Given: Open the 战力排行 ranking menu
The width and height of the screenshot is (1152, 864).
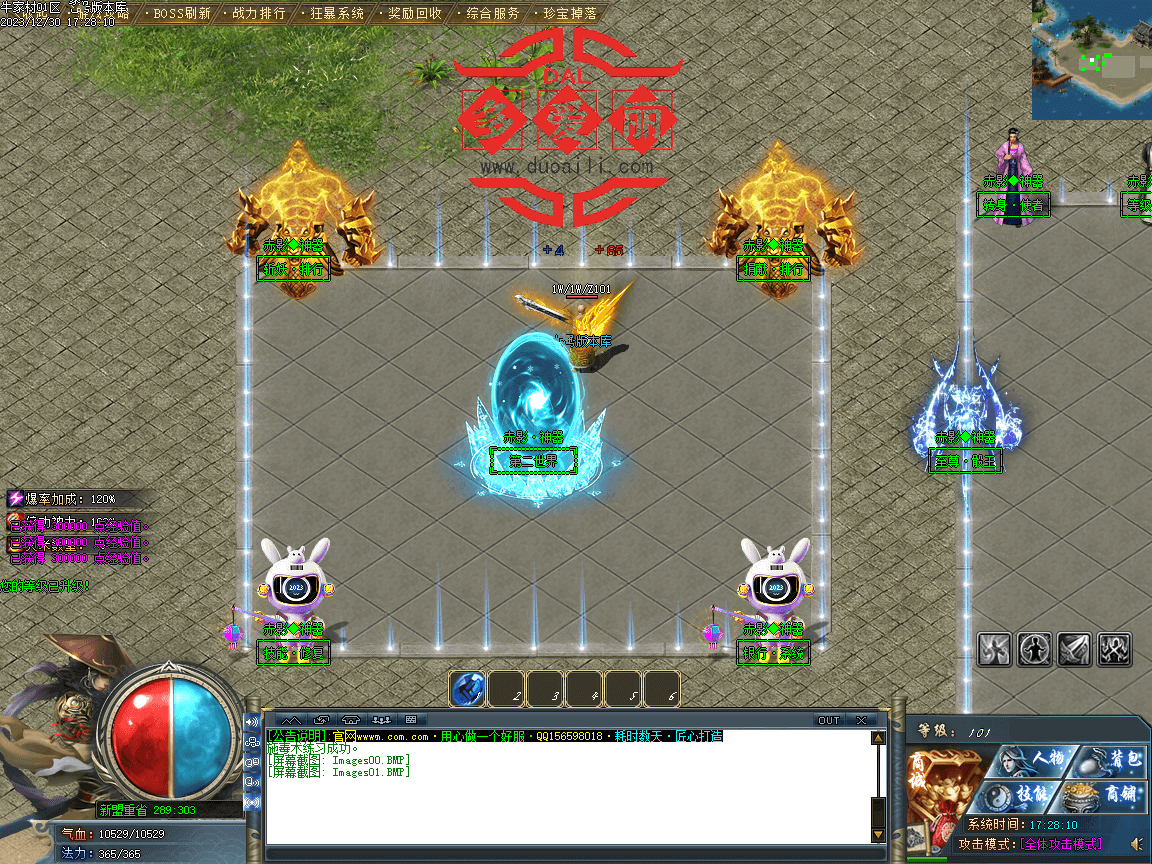Looking at the screenshot, I should (258, 14).
